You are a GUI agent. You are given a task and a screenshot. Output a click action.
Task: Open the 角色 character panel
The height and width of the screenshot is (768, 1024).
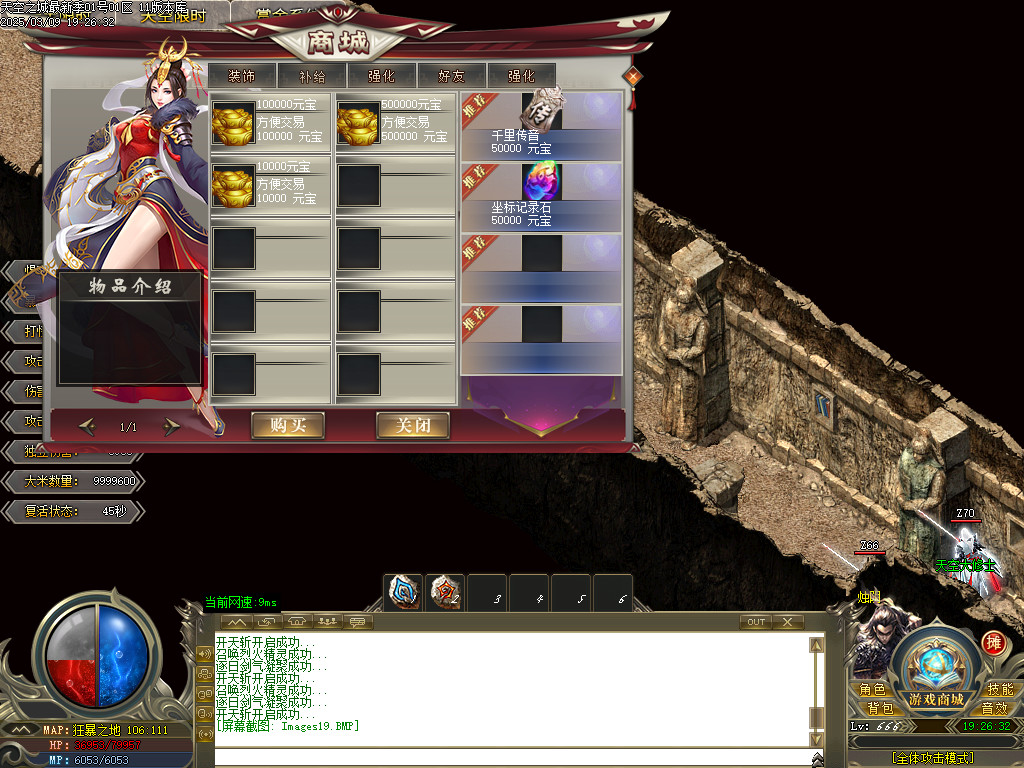(x=872, y=690)
